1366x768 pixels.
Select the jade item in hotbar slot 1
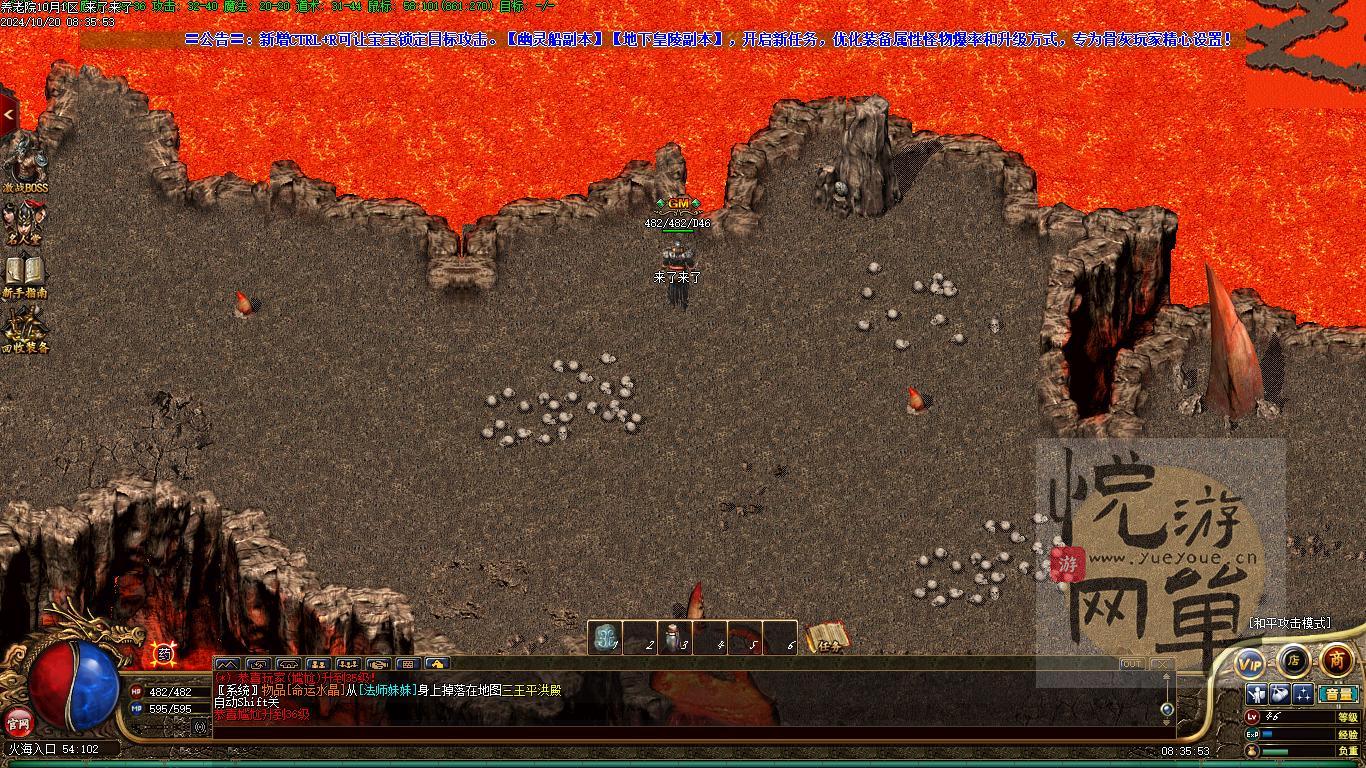pos(605,638)
